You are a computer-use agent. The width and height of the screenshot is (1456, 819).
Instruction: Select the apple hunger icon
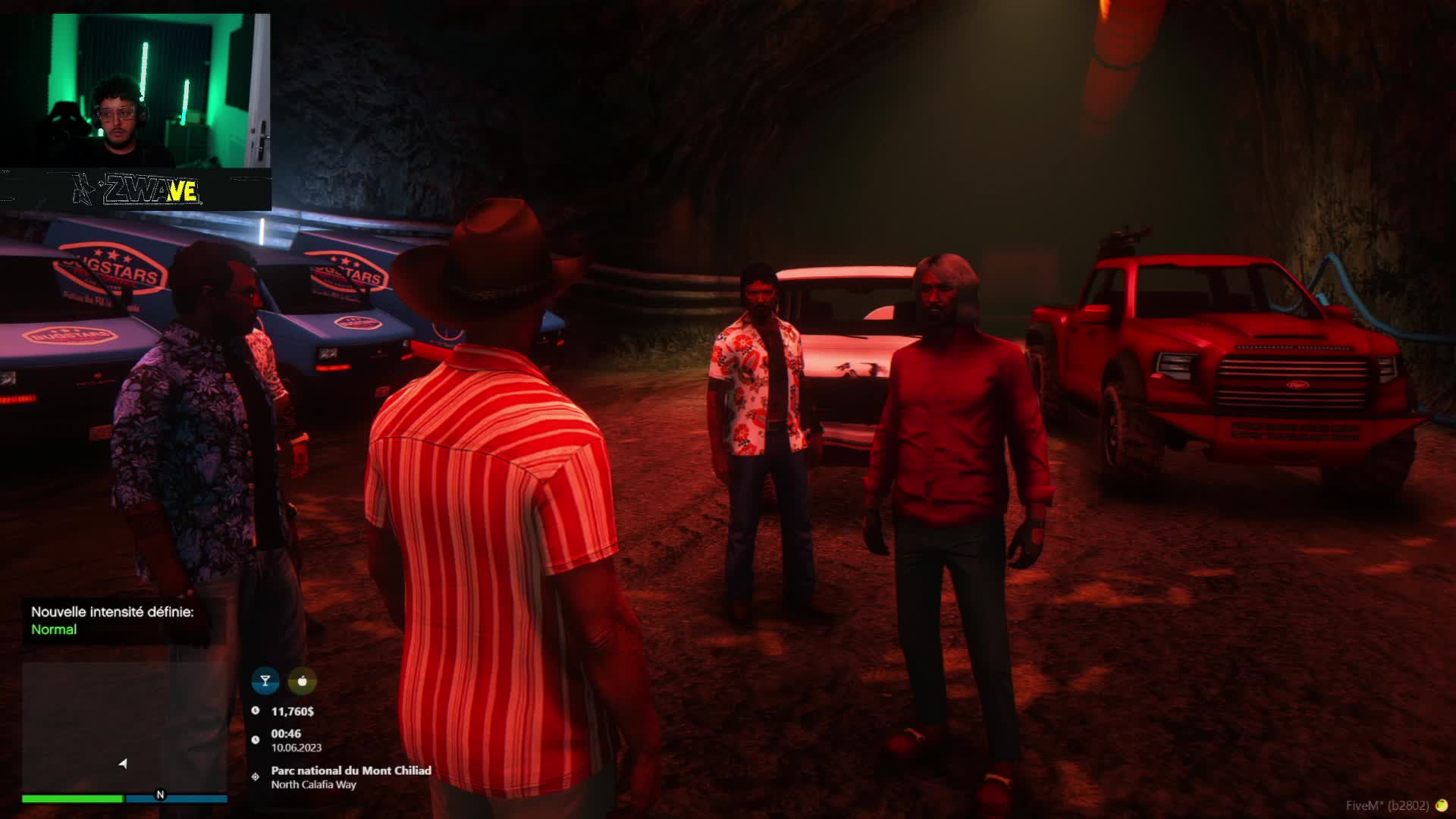tap(303, 681)
